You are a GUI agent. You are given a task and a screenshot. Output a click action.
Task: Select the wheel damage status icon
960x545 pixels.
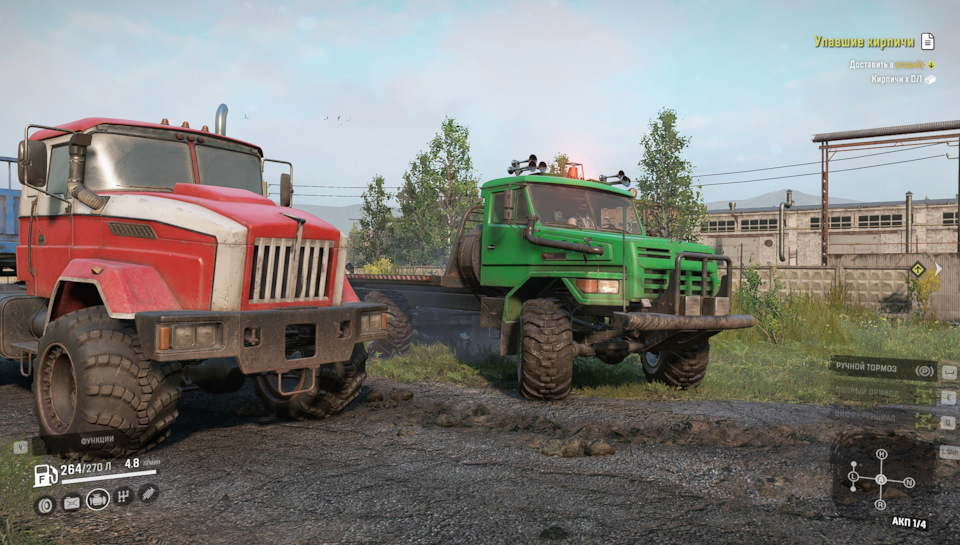point(45,504)
